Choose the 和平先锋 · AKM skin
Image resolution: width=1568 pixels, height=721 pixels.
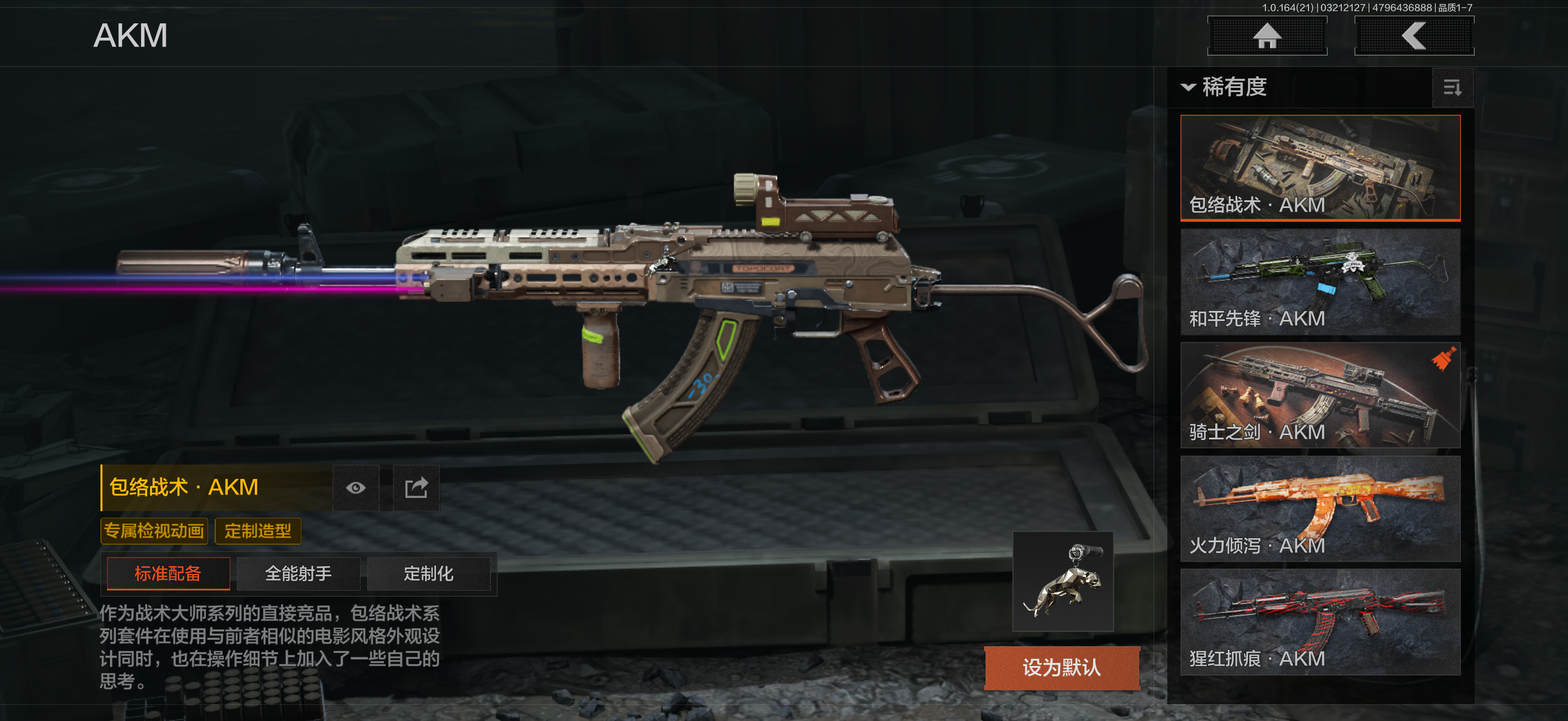click(x=1320, y=281)
